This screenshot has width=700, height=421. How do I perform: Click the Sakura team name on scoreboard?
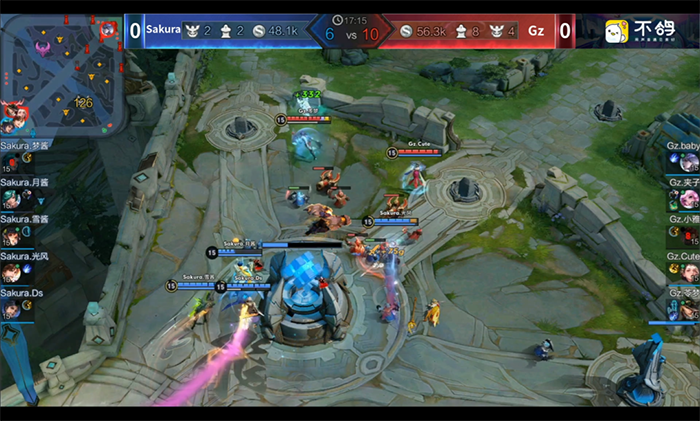click(x=163, y=30)
